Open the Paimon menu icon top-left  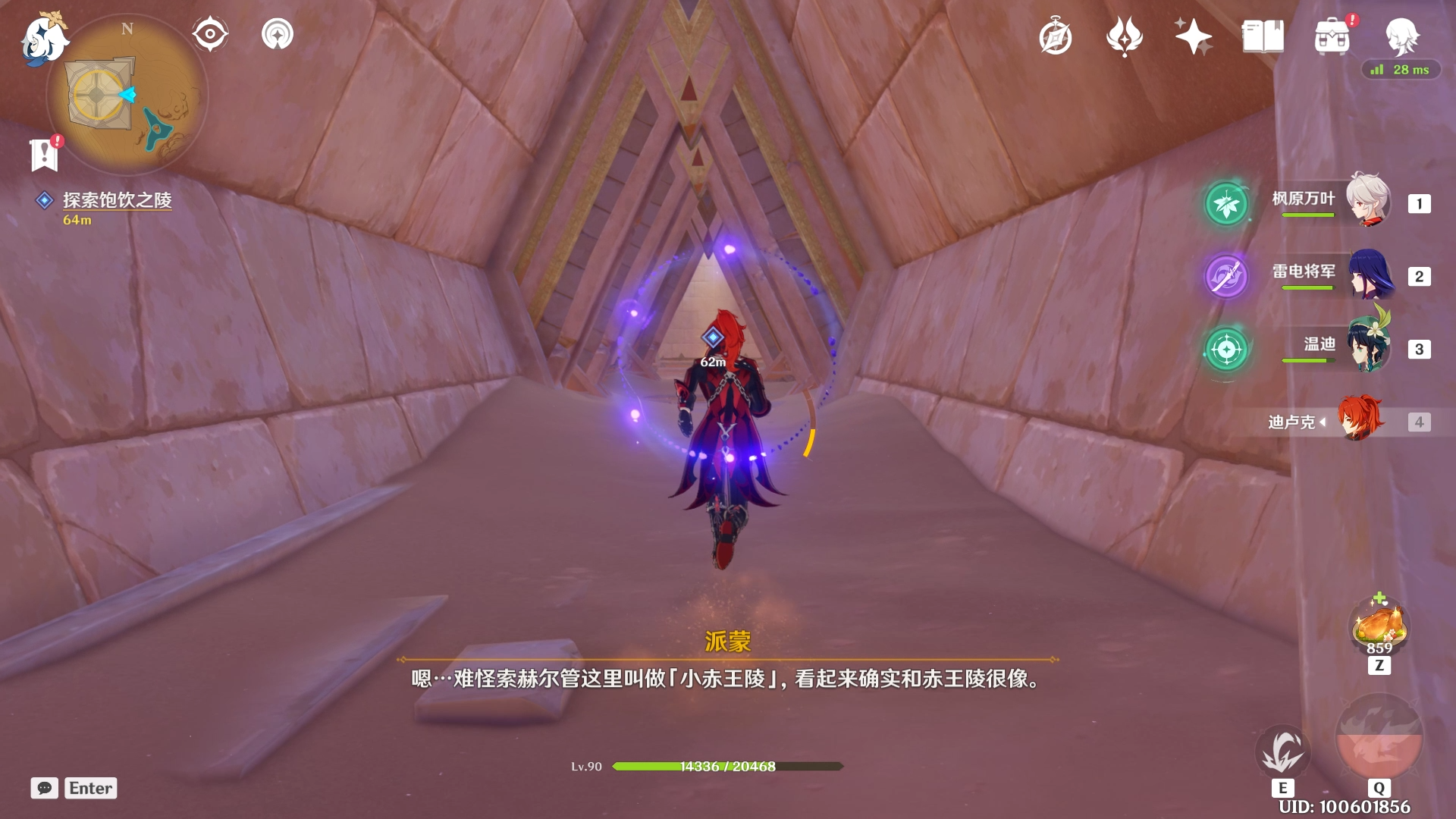click(x=43, y=38)
